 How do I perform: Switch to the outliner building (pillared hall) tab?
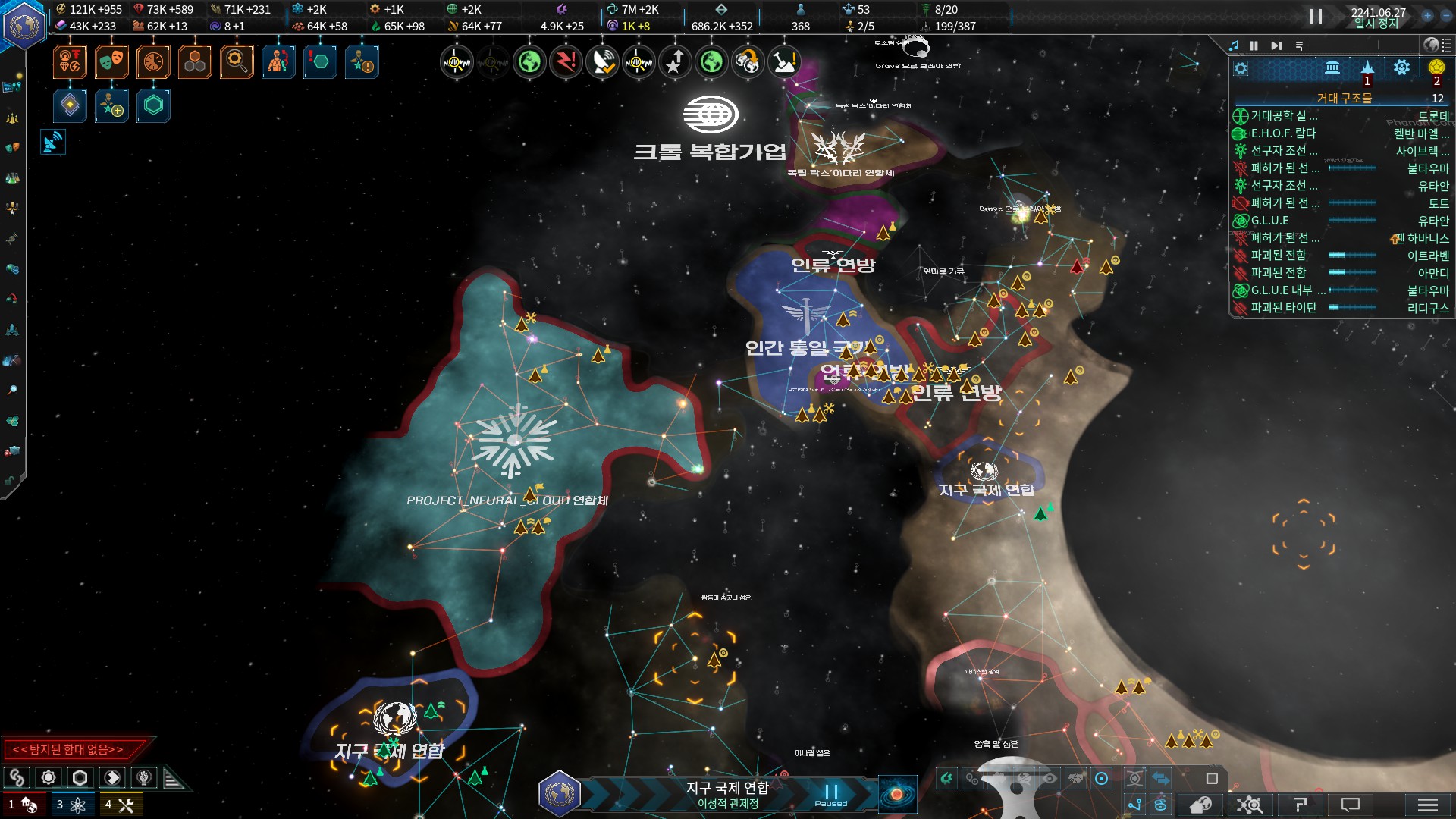point(1332,68)
